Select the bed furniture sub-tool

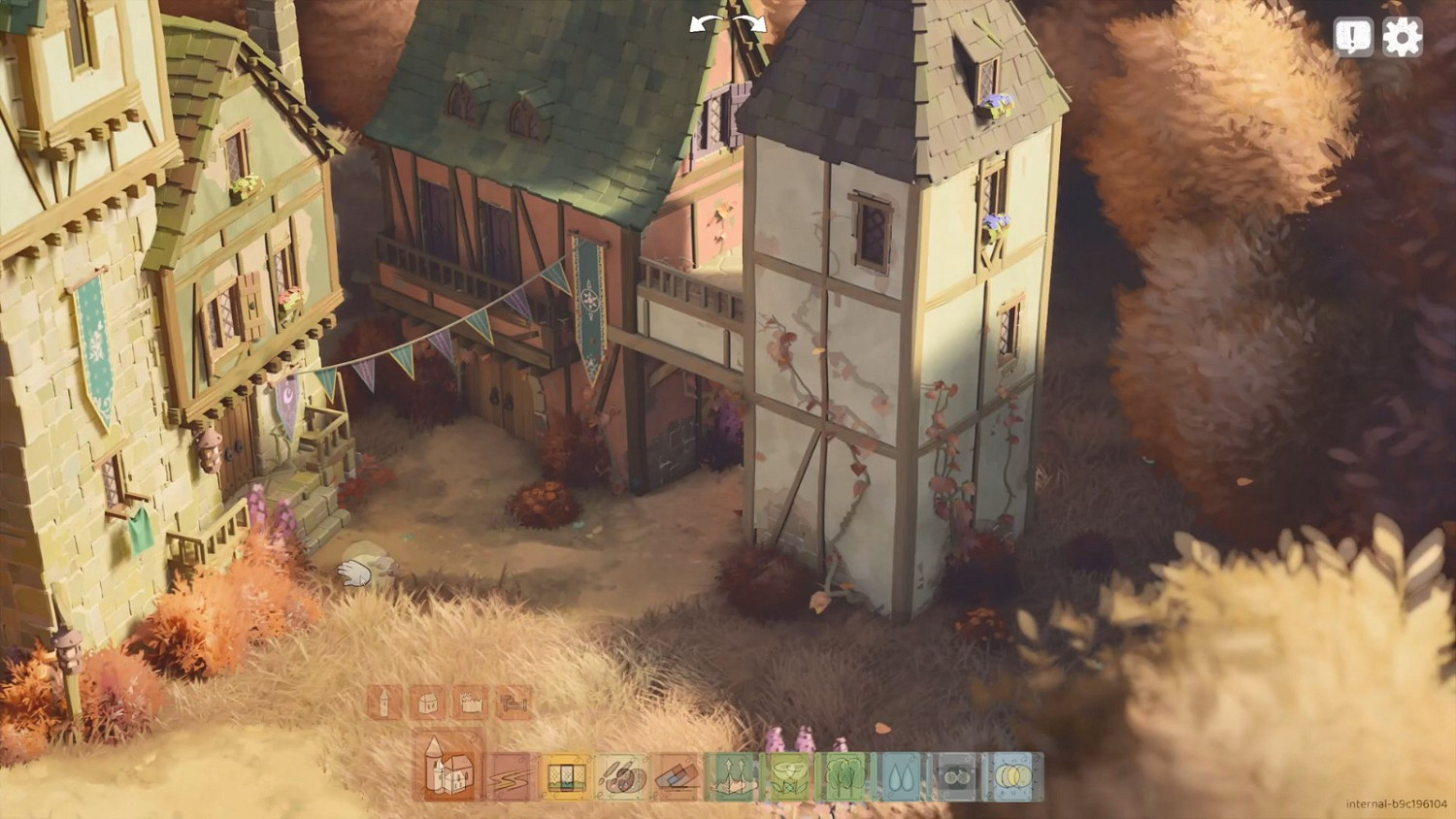[514, 704]
